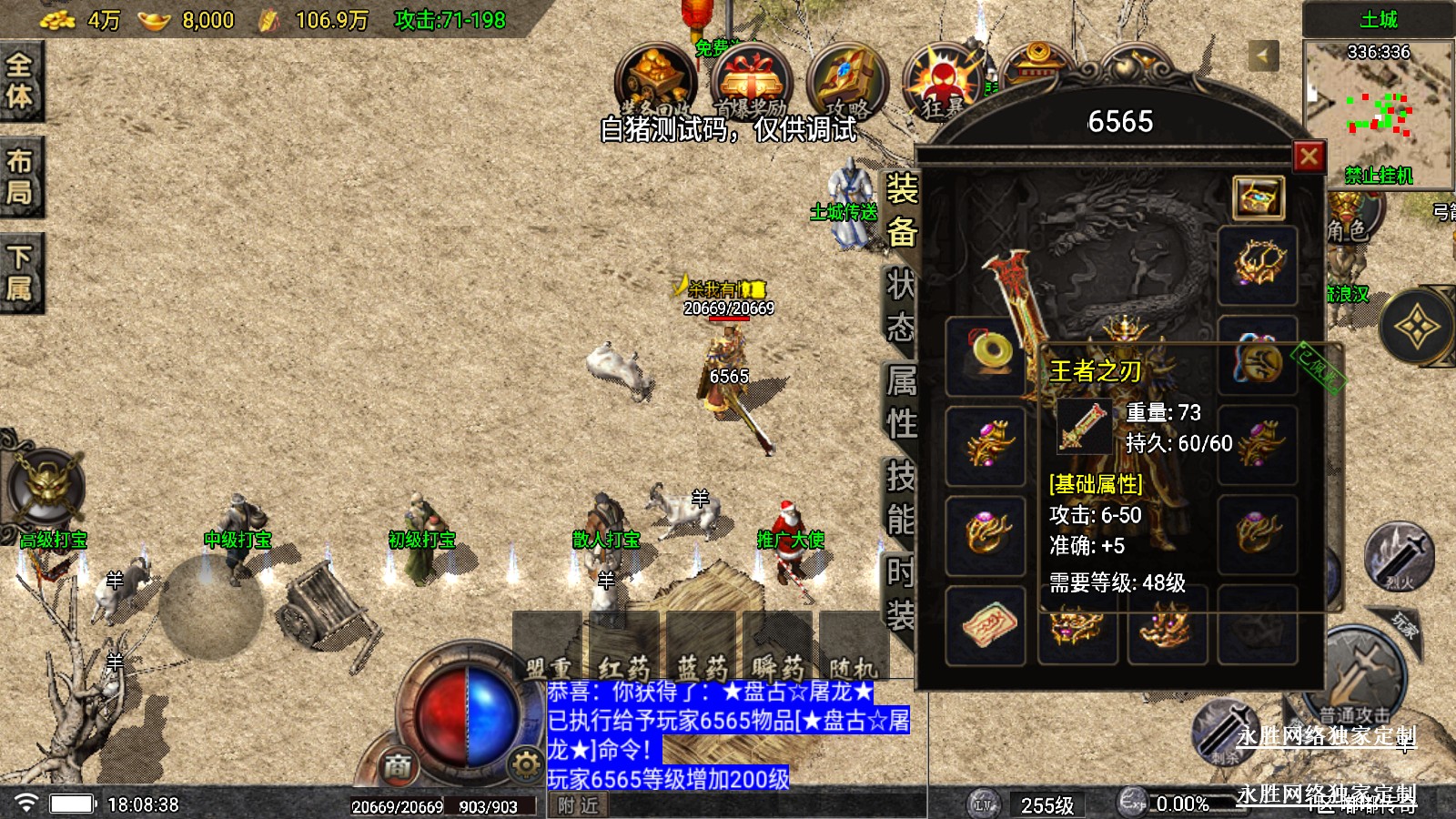Open the 商 shop button
The image size is (1456, 819).
397,766
